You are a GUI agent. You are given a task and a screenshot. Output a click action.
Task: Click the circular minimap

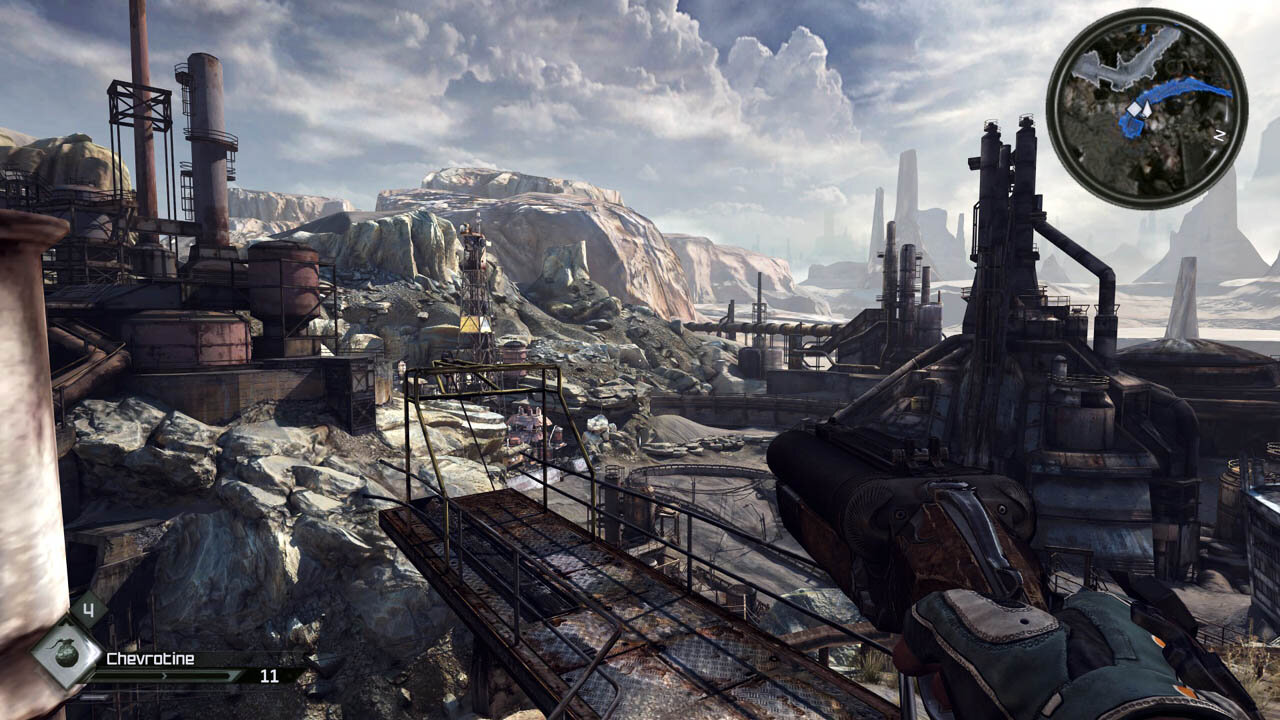click(x=1146, y=108)
